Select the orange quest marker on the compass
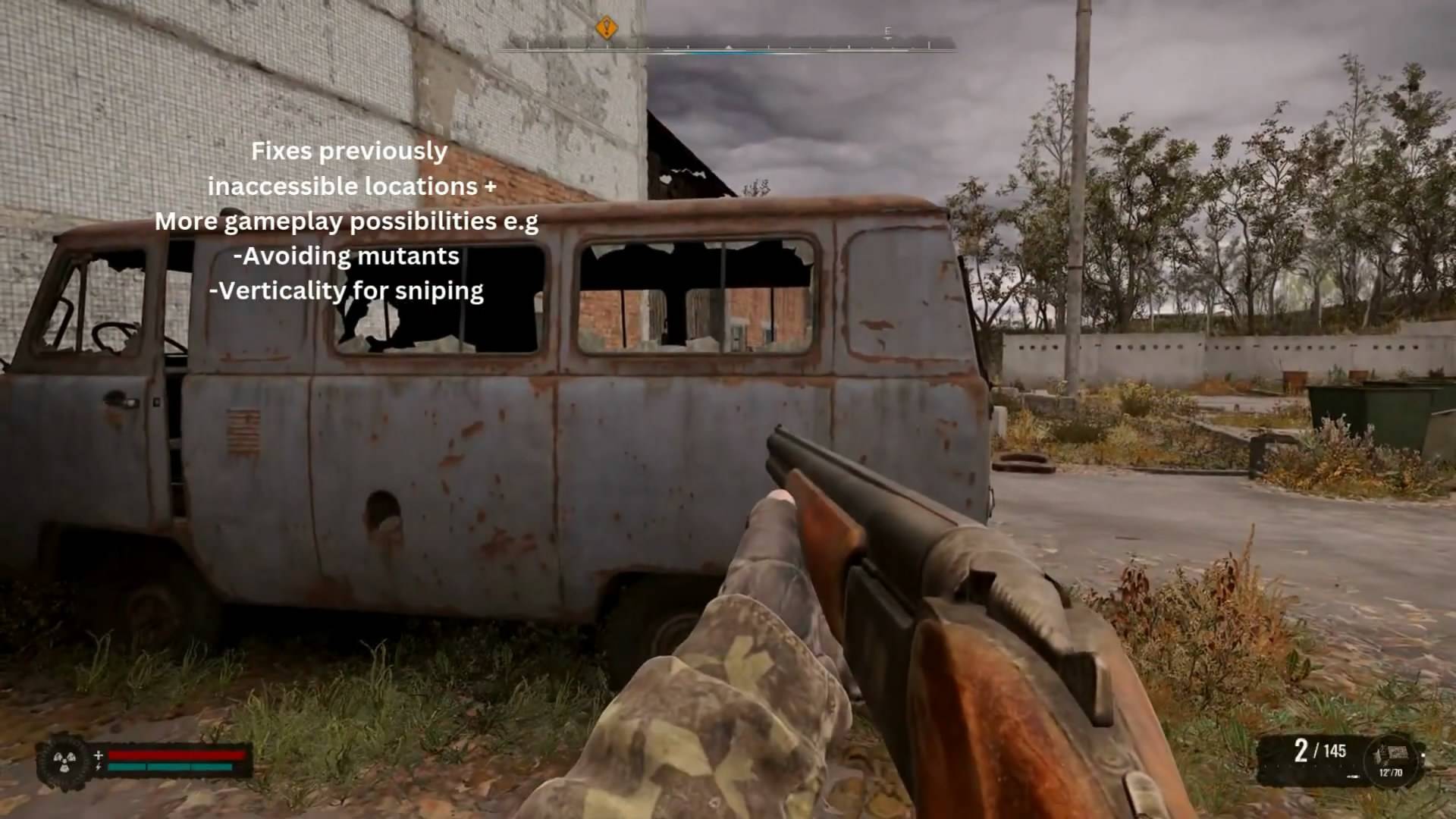Viewport: 1456px width, 819px height. [606, 29]
